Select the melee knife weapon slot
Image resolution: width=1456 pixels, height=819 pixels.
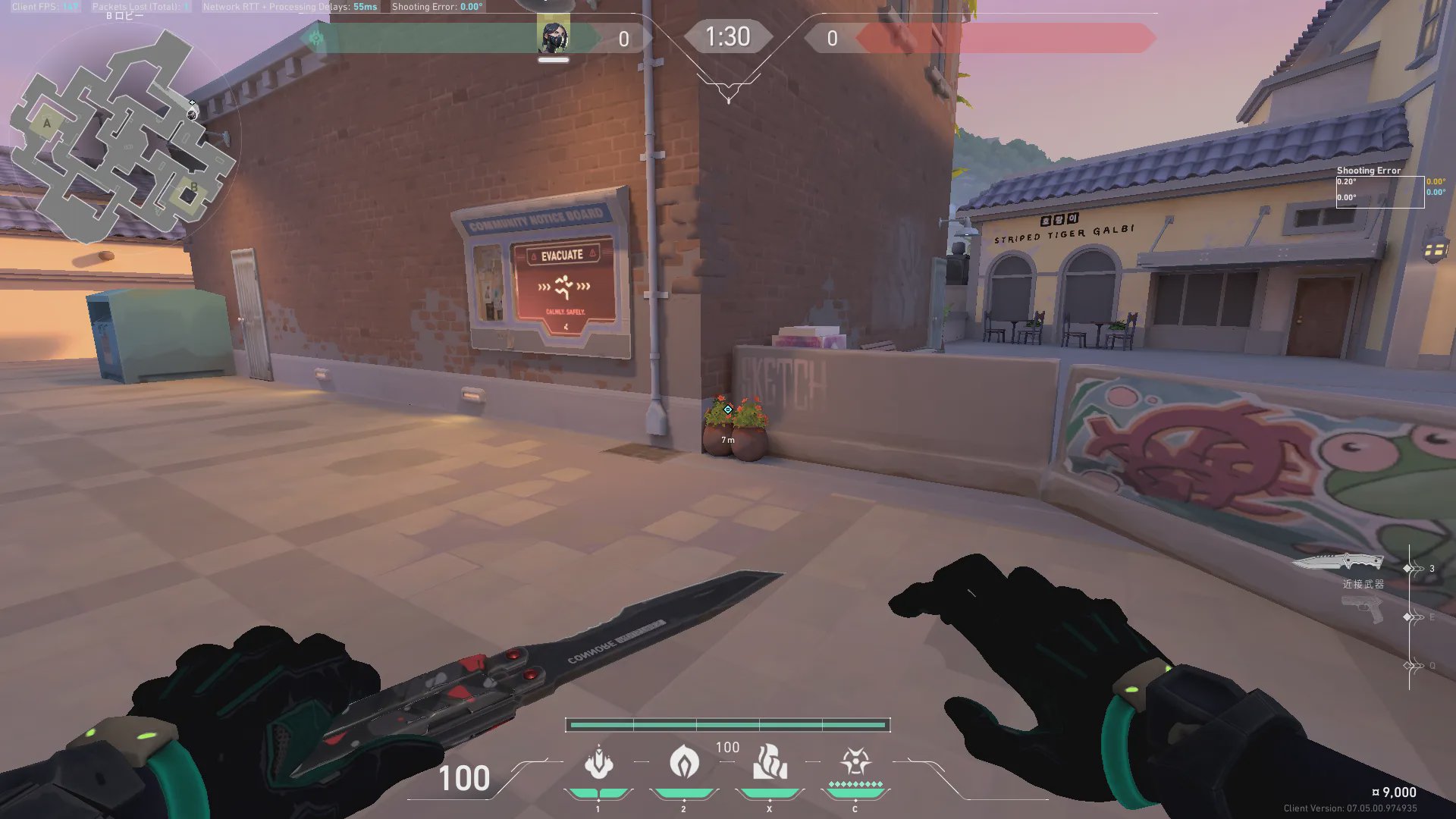[1338, 563]
